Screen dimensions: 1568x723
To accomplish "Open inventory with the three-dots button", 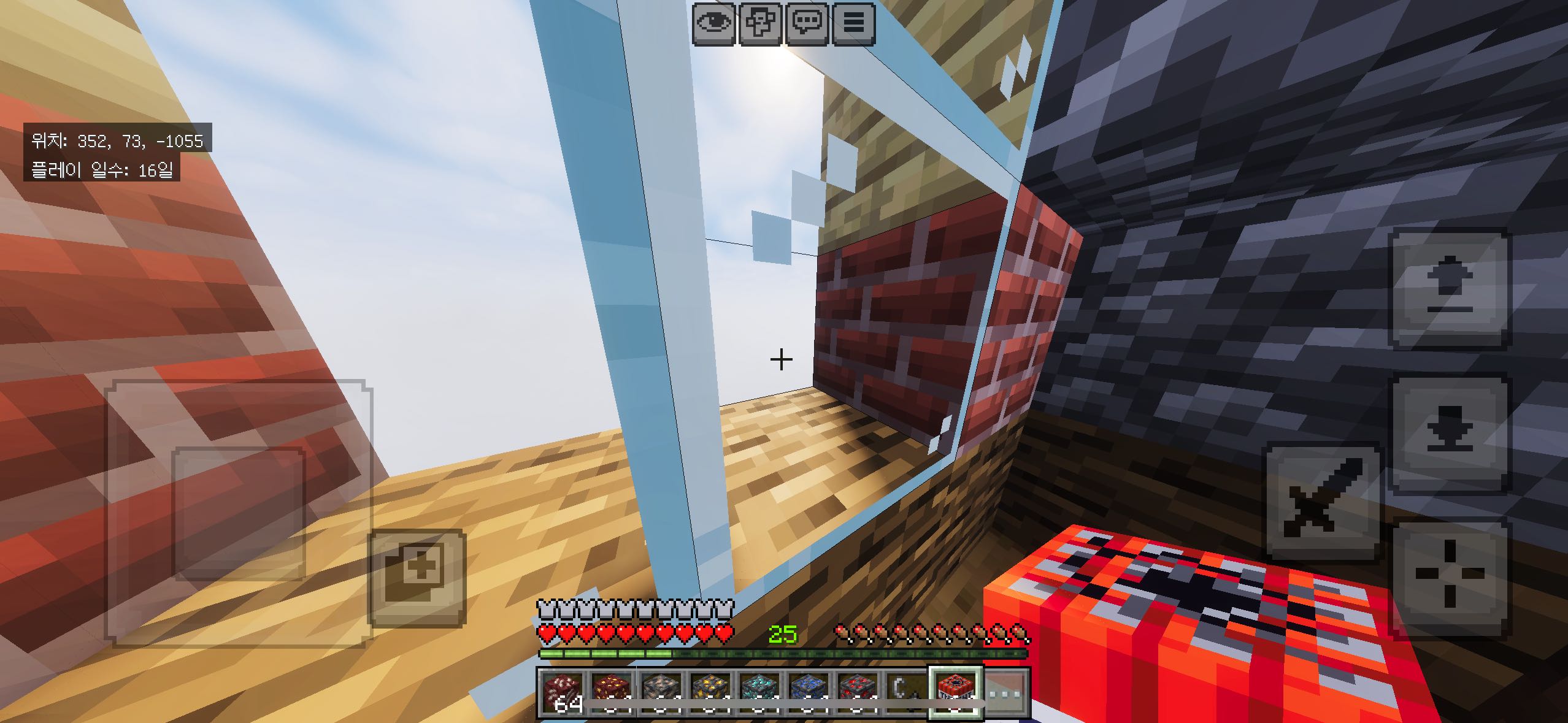I will (x=1006, y=692).
